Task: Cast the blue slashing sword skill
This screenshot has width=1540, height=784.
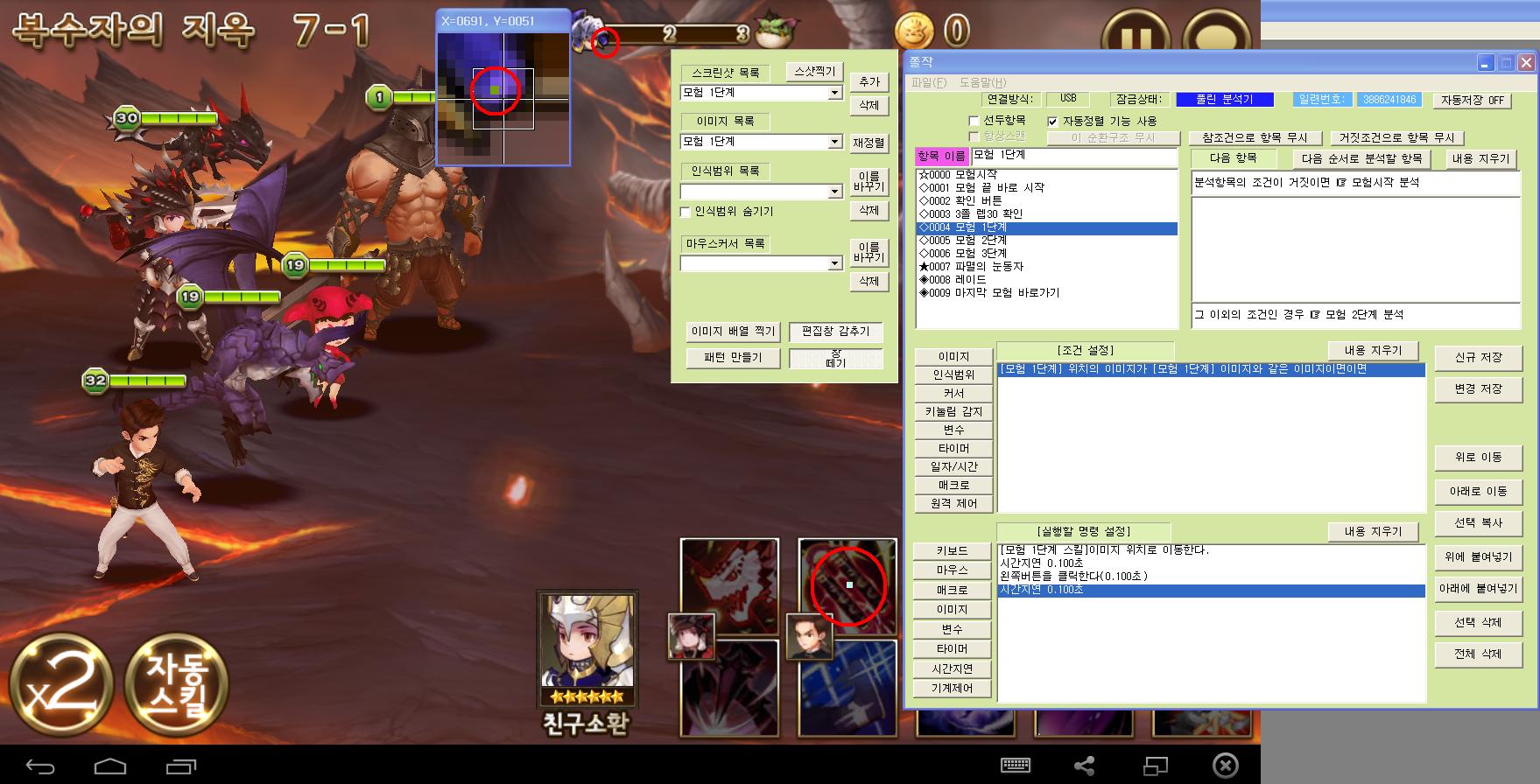Action: [x=849, y=688]
